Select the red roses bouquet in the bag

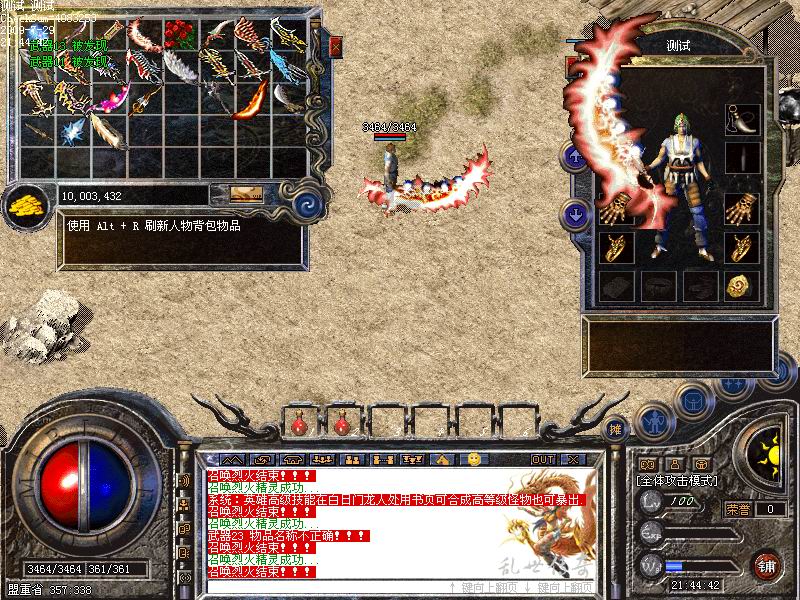(x=180, y=35)
